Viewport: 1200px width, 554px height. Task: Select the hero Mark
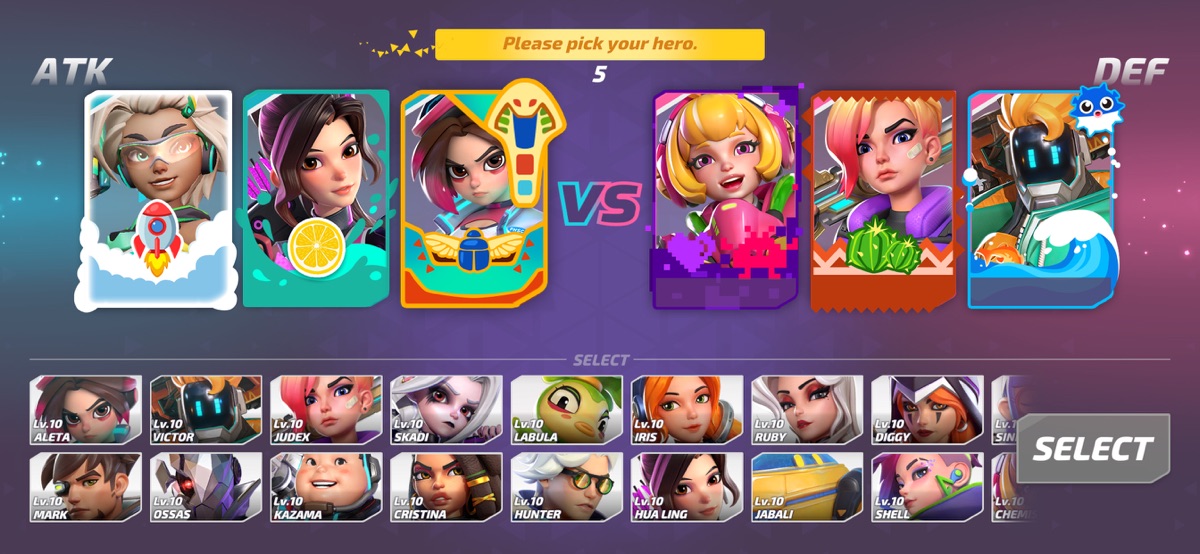(x=86, y=487)
